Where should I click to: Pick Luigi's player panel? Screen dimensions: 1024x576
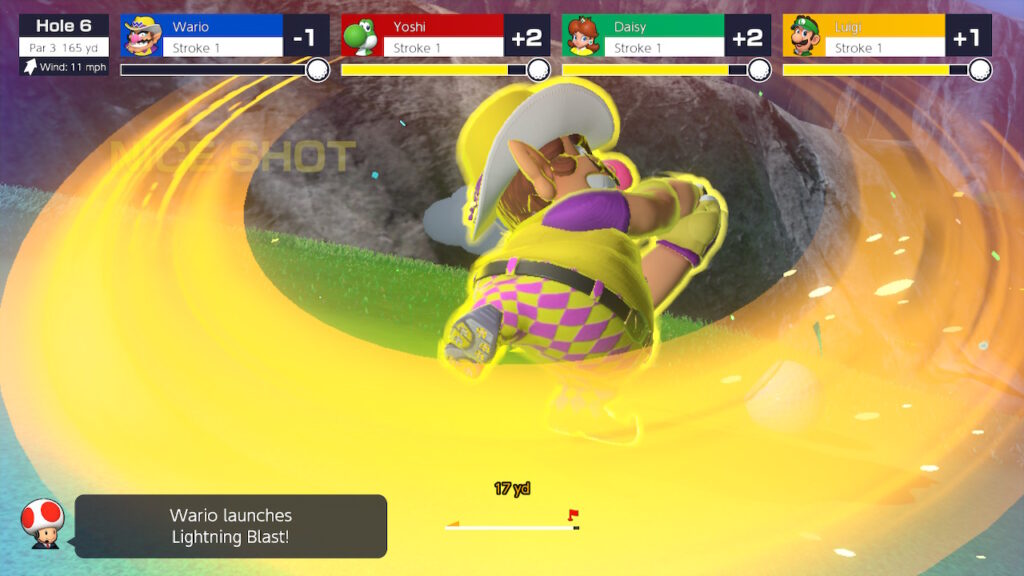[x=887, y=36]
